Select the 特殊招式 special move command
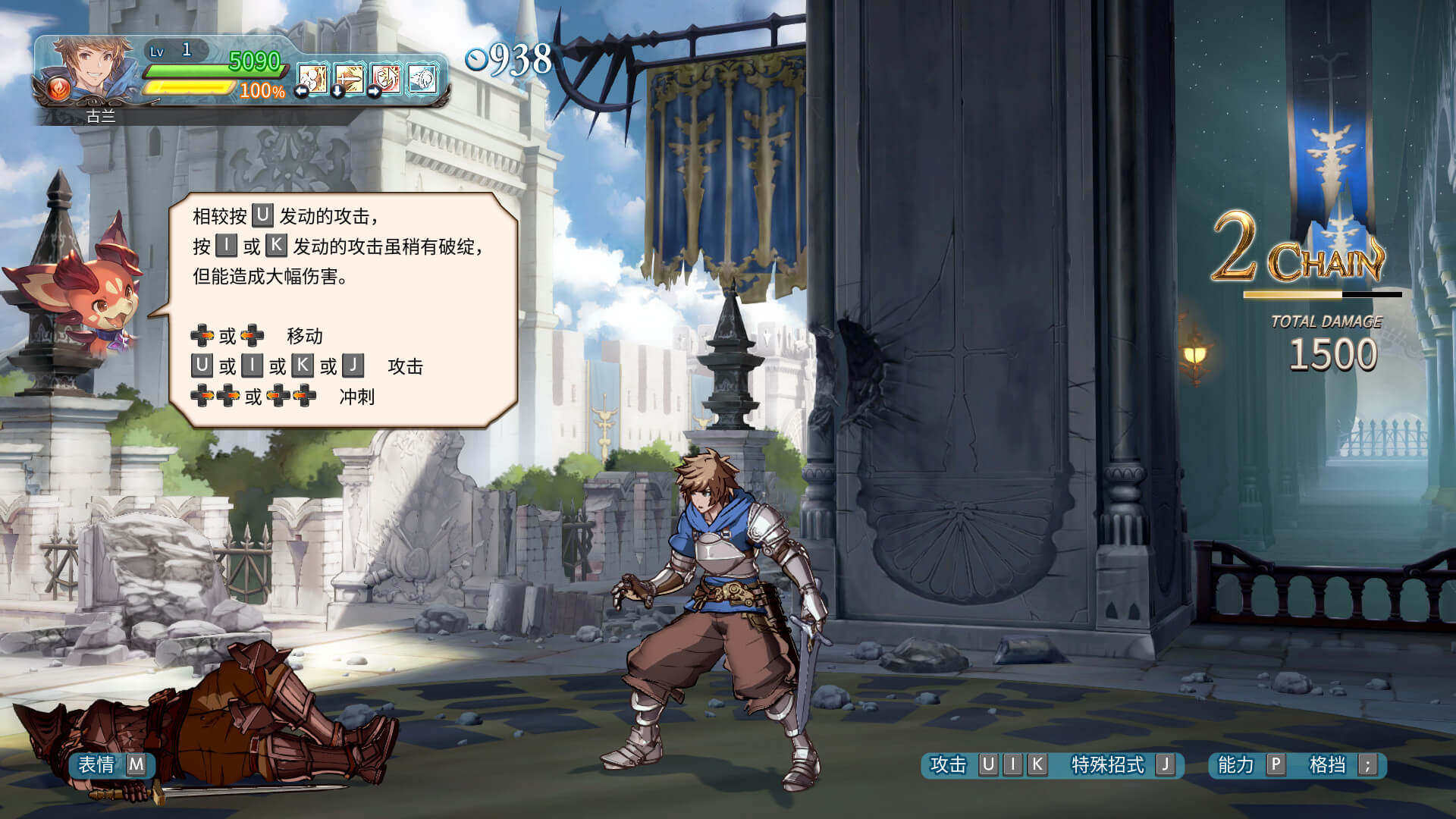This screenshot has width=1456, height=819. point(1107,764)
